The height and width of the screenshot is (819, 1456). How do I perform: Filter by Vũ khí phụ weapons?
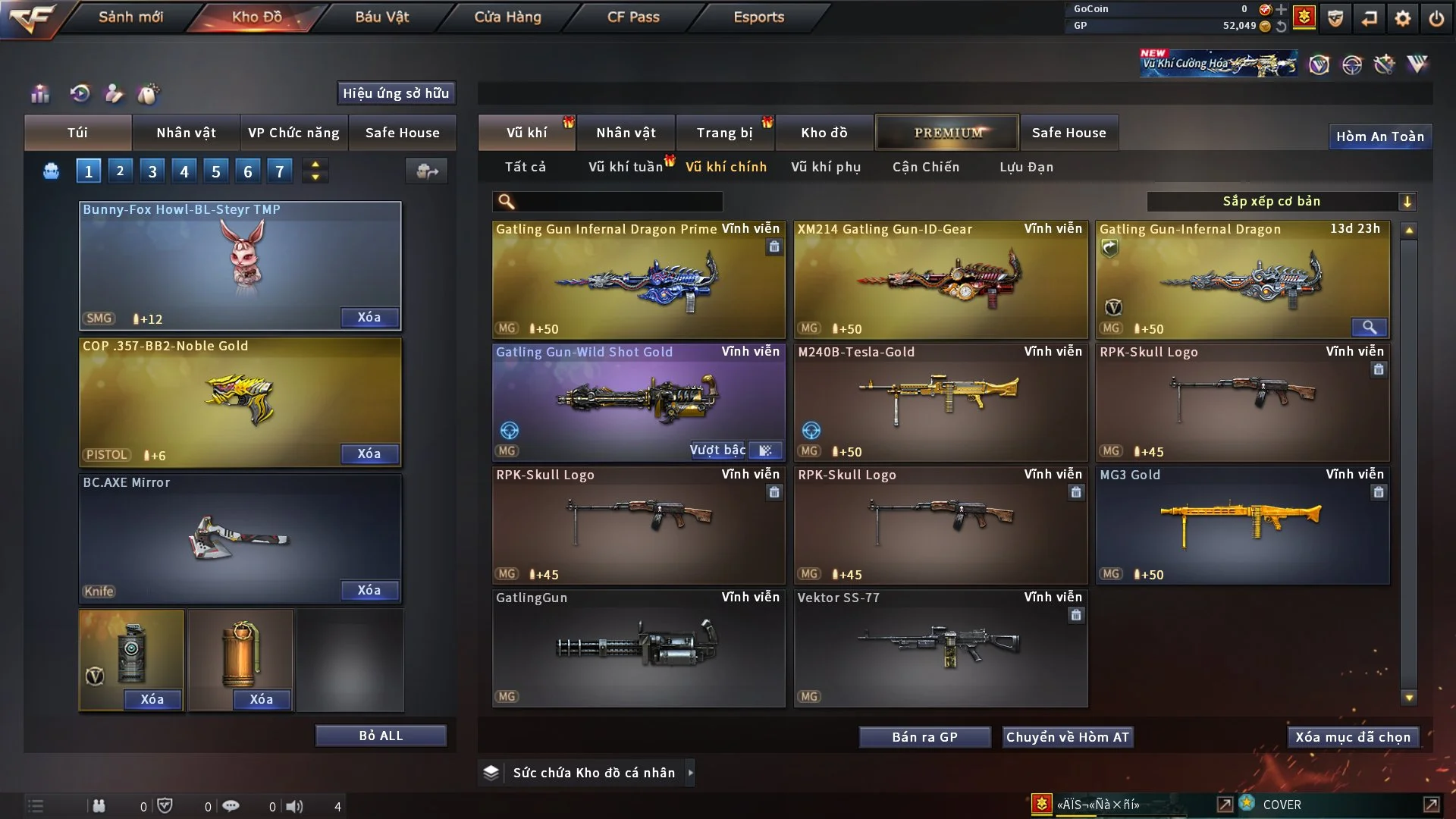[x=826, y=167]
